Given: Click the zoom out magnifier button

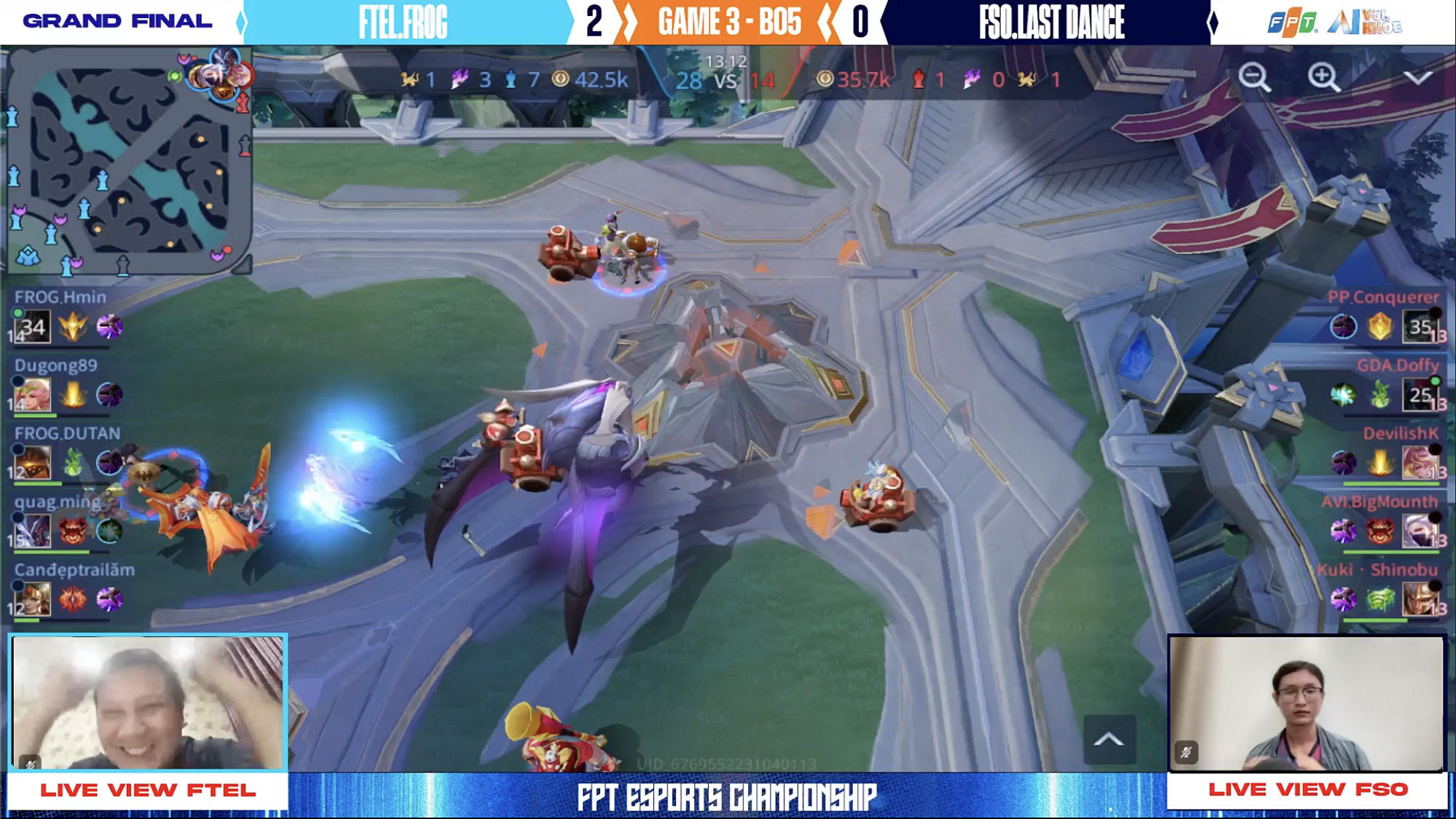Looking at the screenshot, I should click(x=1254, y=77).
